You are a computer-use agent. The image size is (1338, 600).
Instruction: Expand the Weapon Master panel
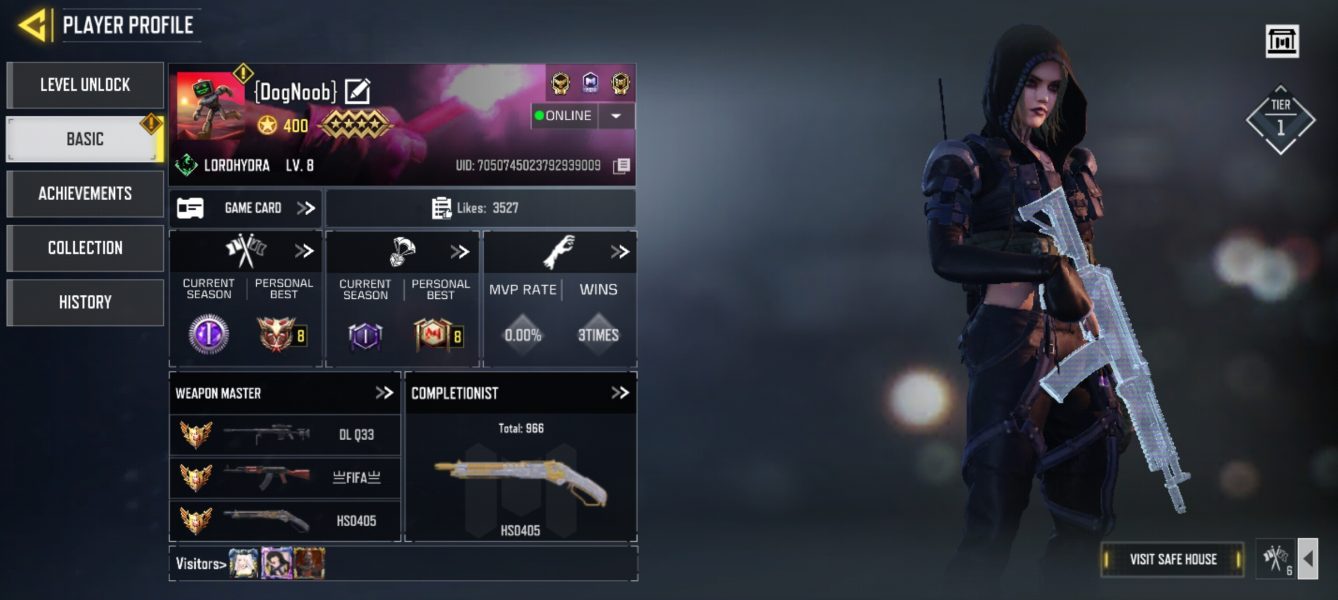point(384,393)
